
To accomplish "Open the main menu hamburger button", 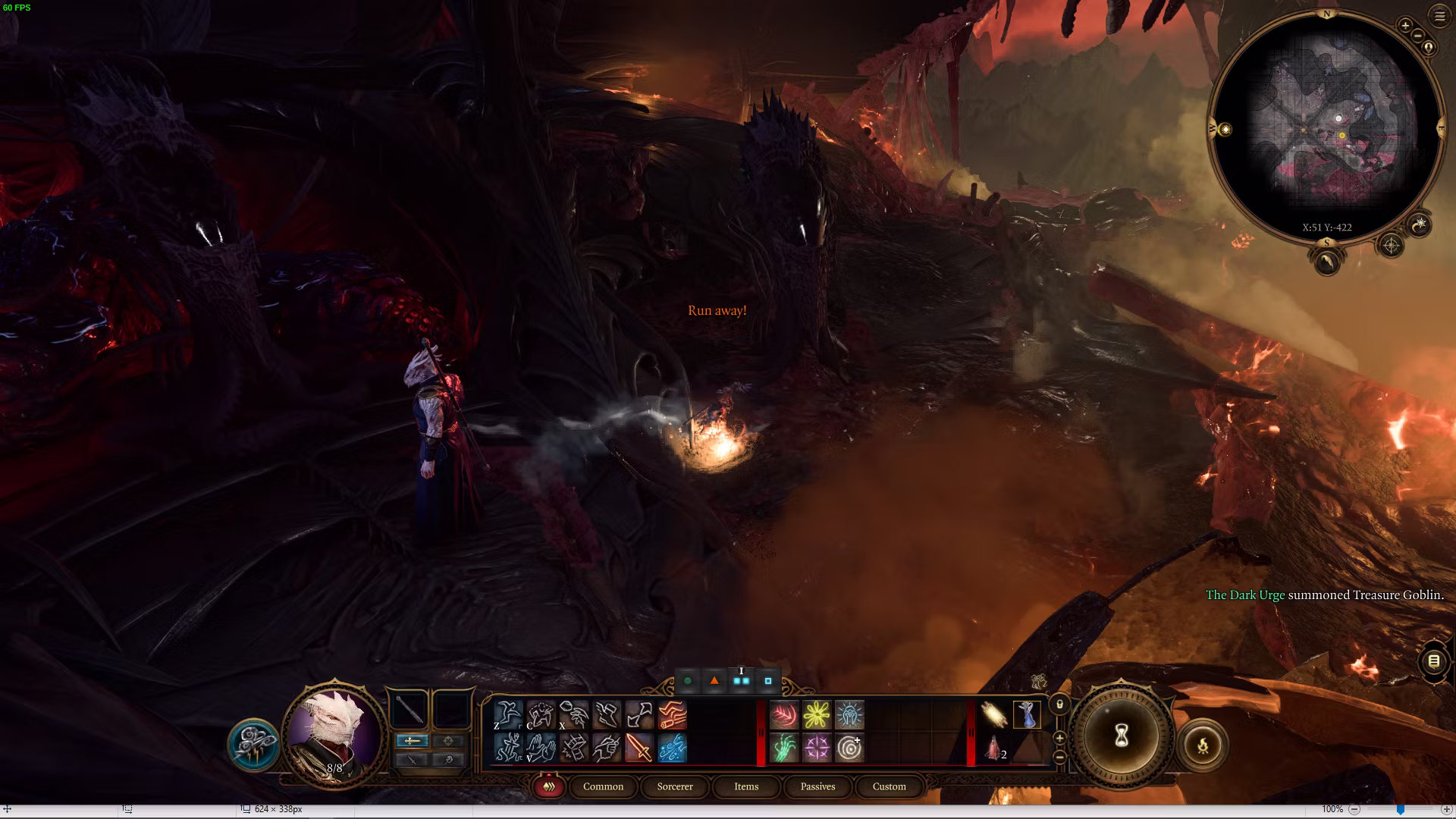I will click(1439, 16).
